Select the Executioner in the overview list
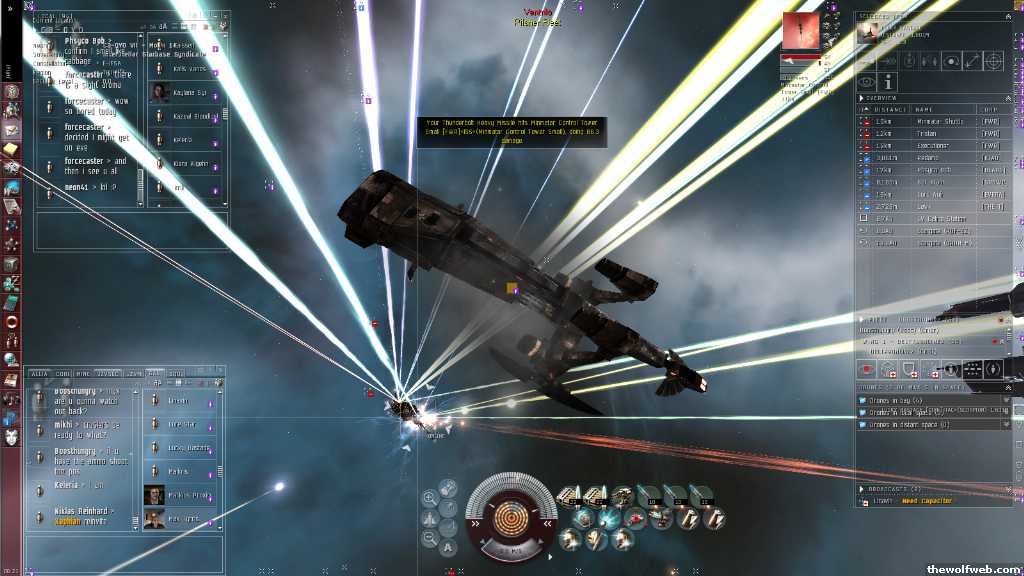1024x576 pixels. tap(930, 145)
